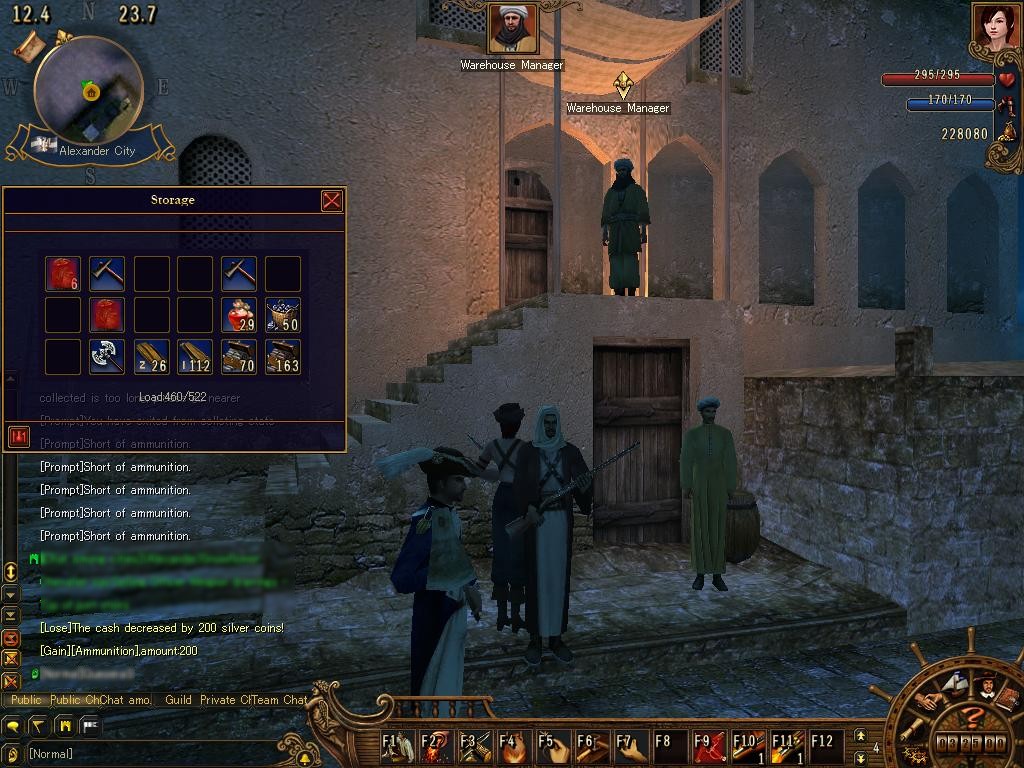Select the treasure chest stack of 163

[x=283, y=357]
